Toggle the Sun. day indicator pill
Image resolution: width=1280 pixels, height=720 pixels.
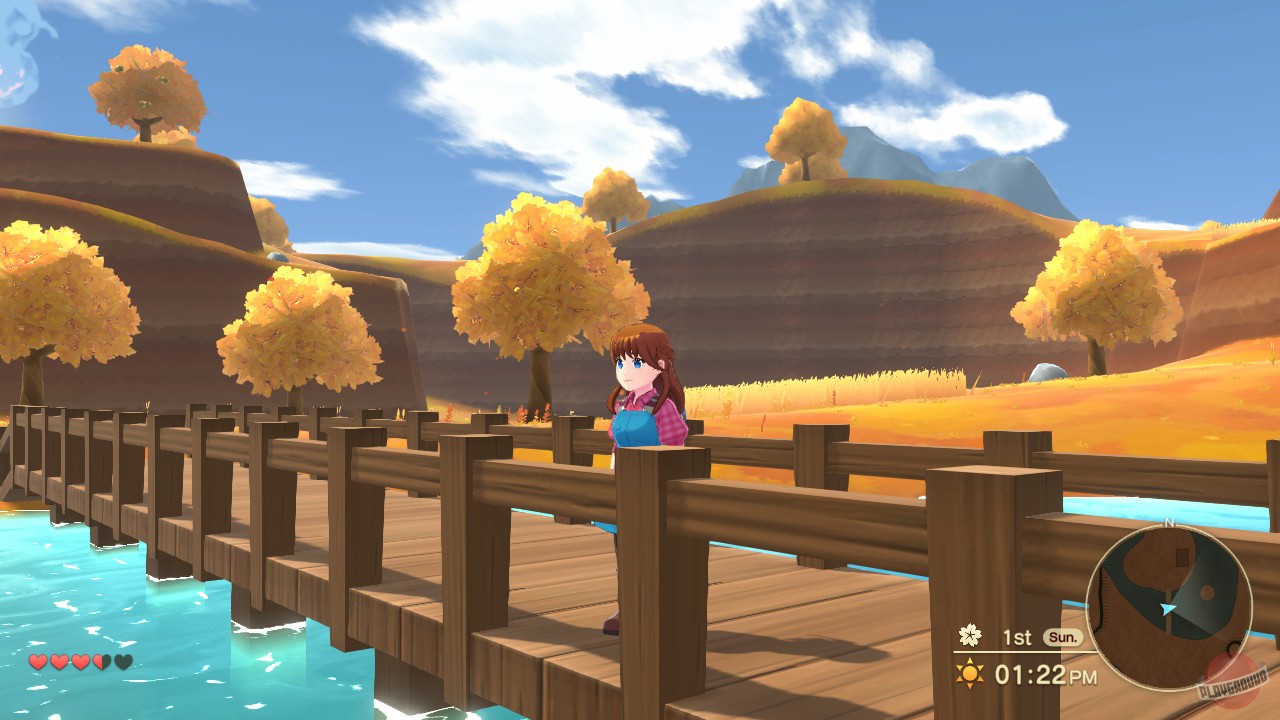coord(1062,636)
